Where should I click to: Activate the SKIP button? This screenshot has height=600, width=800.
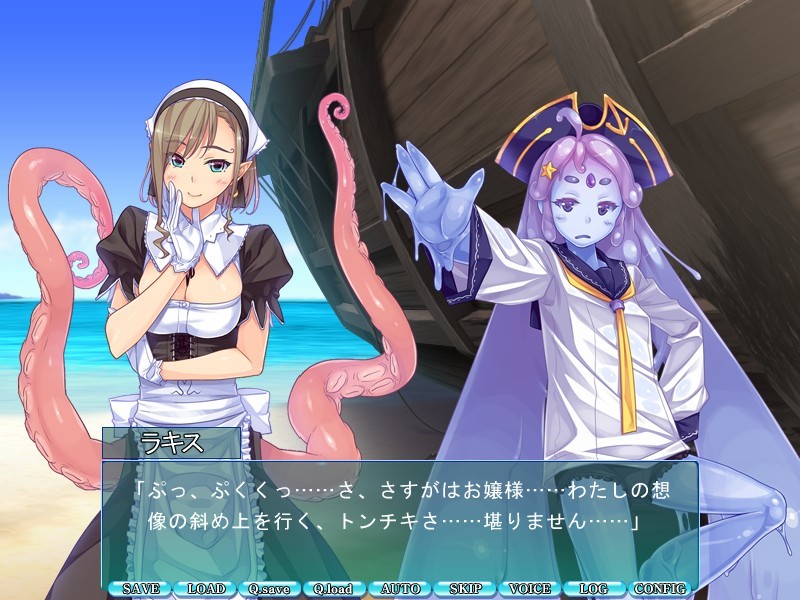465,589
